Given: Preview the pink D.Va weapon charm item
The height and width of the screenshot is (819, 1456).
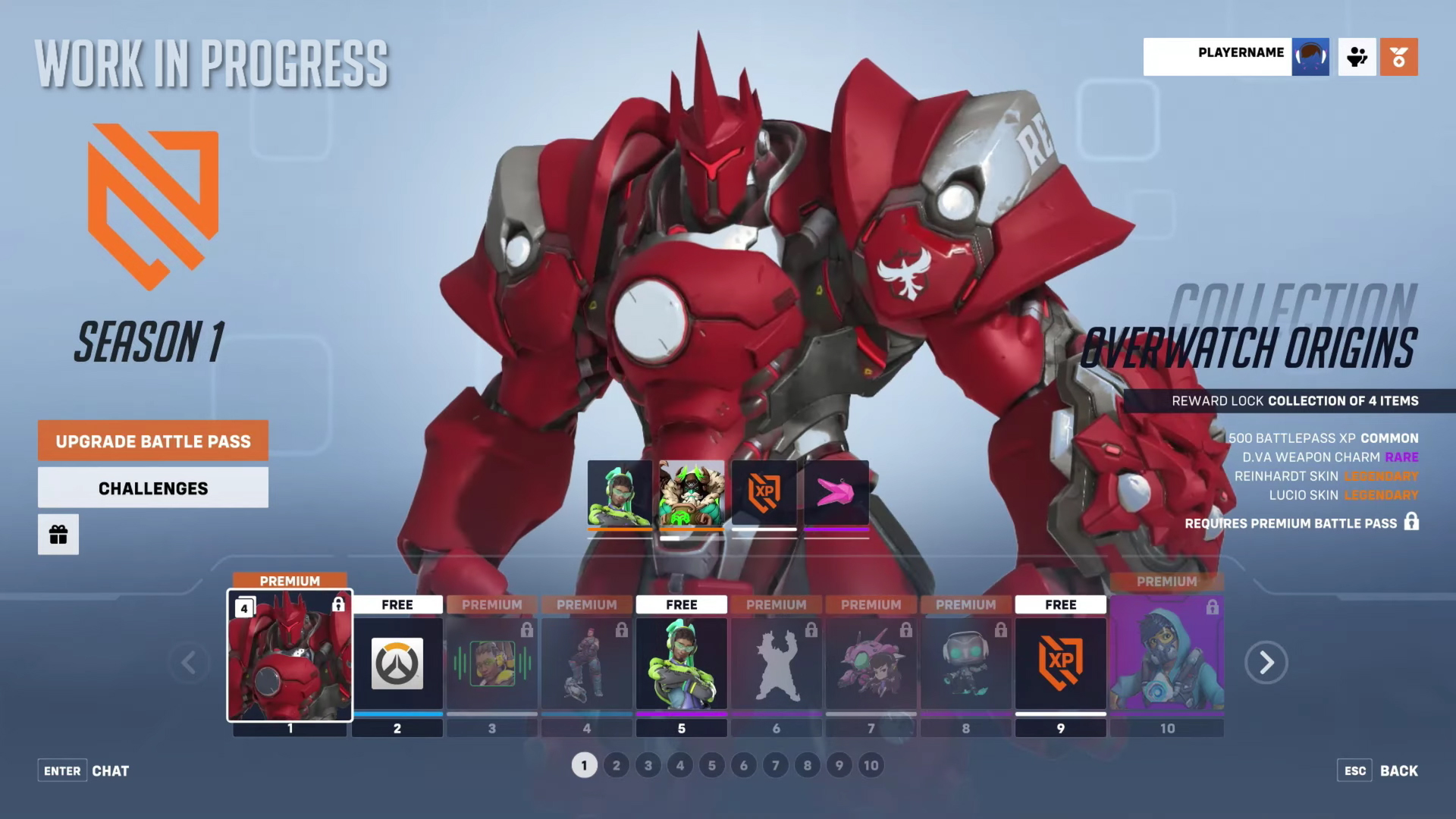Looking at the screenshot, I should tap(836, 494).
